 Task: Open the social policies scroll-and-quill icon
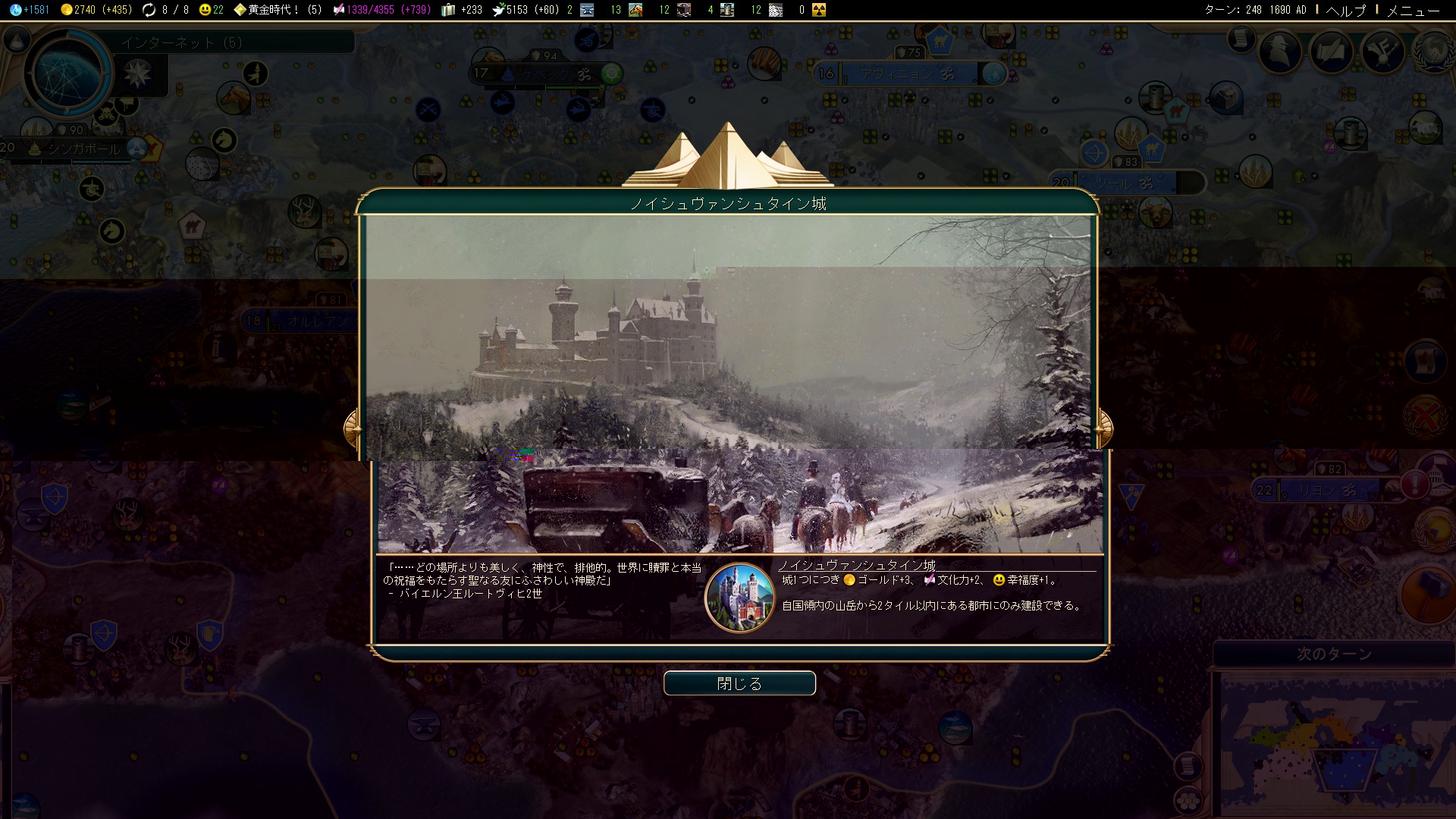coord(1331,52)
